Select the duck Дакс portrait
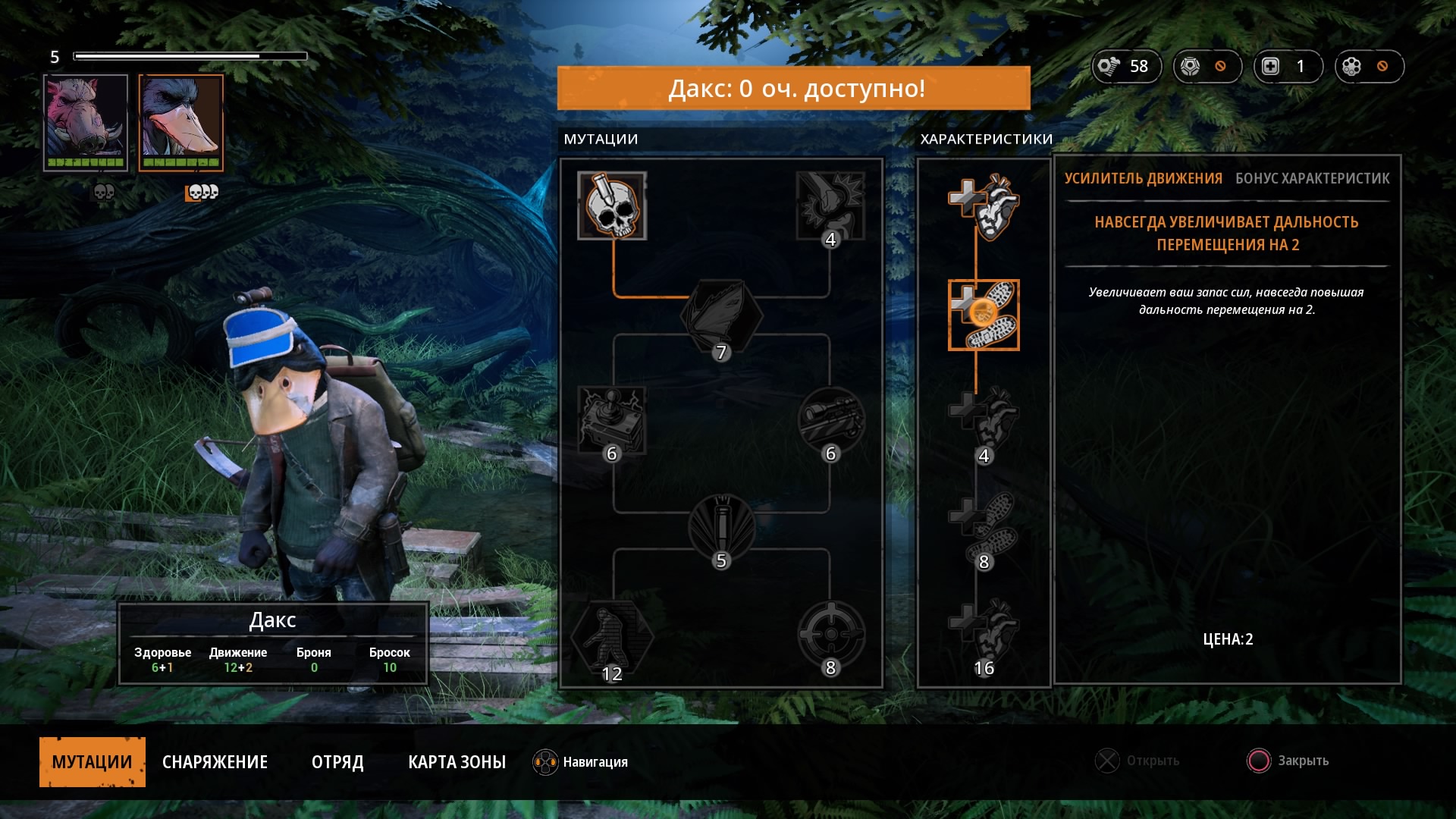Screen dimensions: 1456x819 click(181, 122)
